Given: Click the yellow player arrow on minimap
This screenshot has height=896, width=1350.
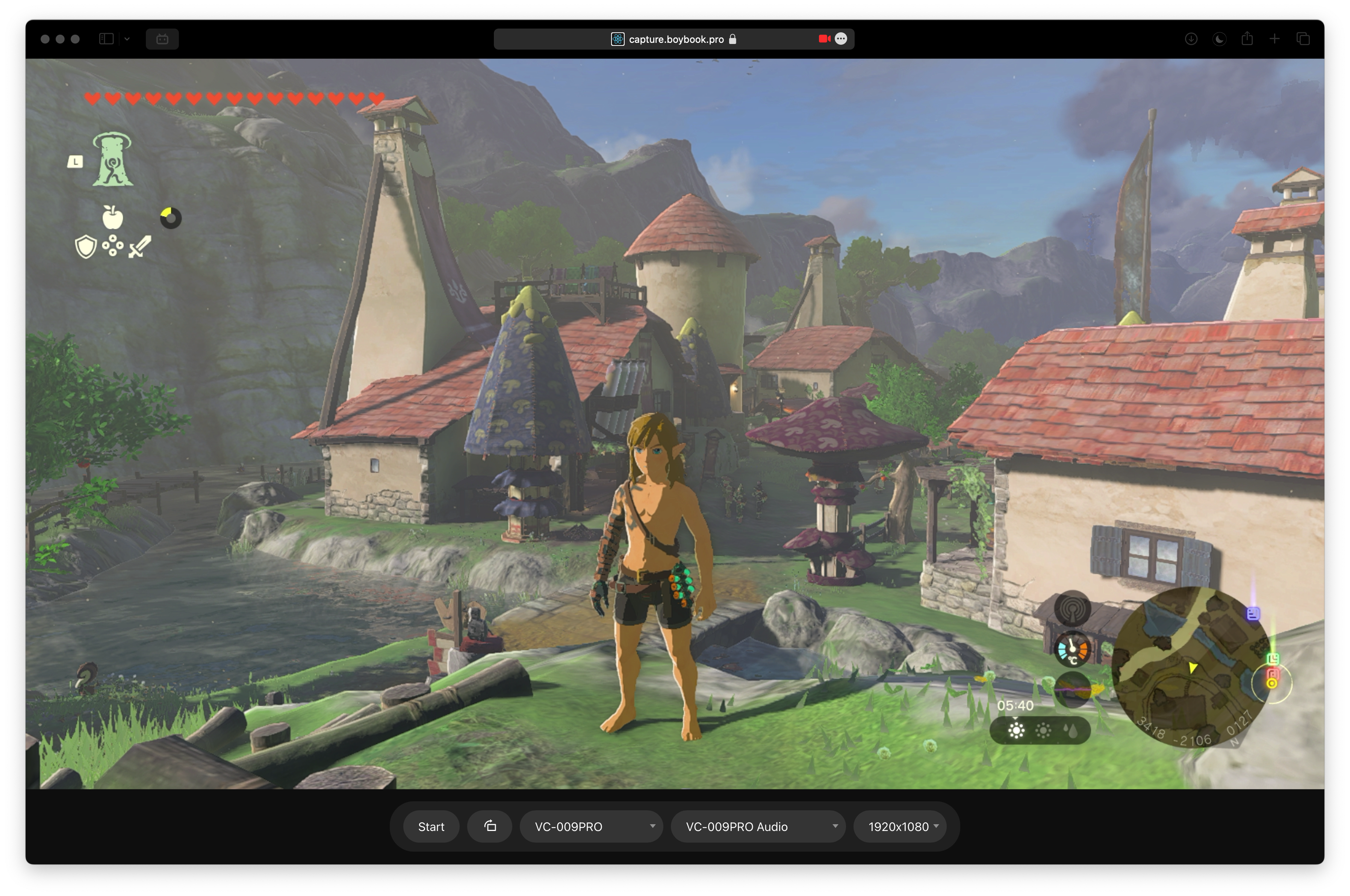Looking at the screenshot, I should [x=1193, y=667].
